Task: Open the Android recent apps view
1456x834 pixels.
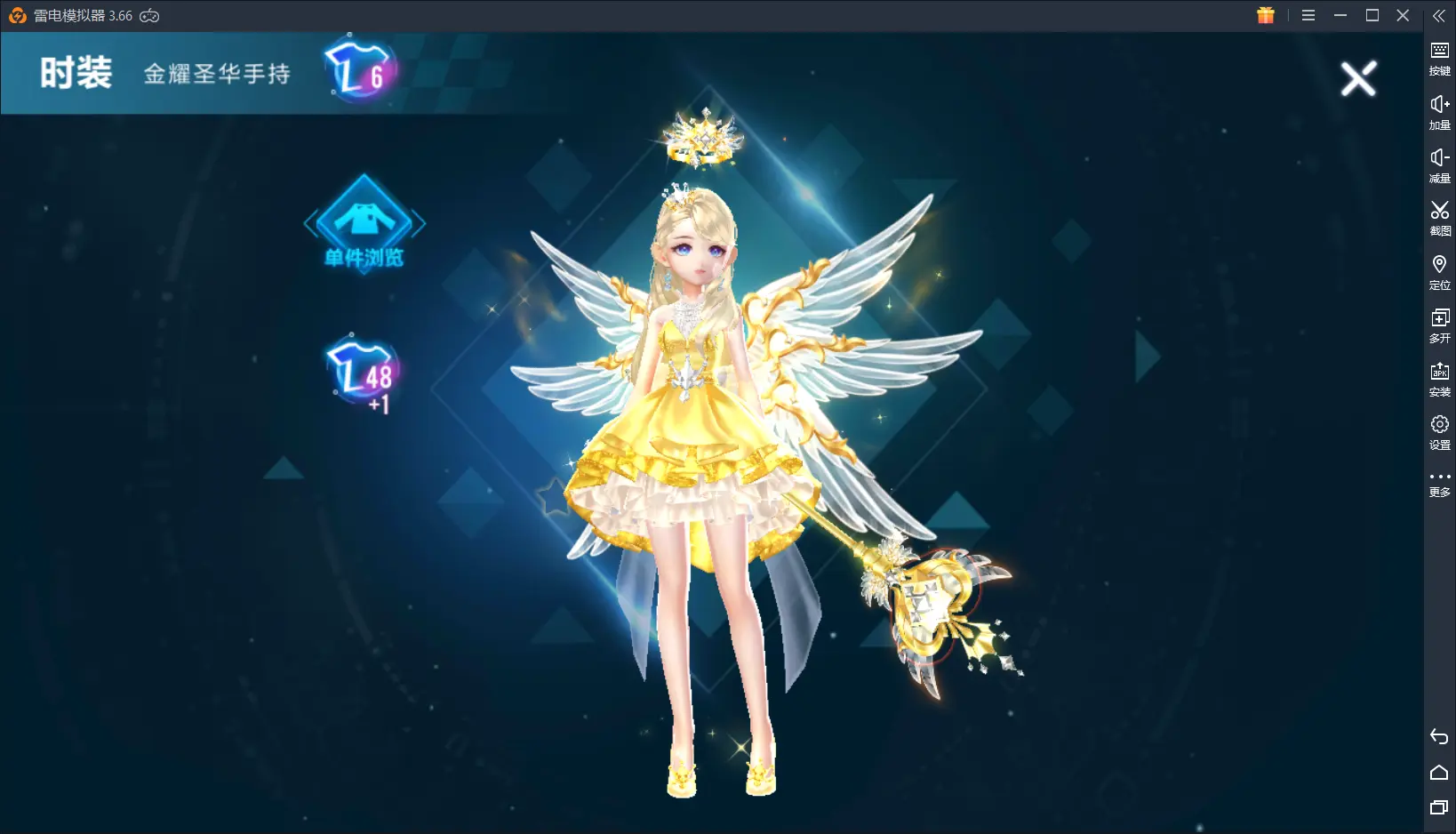Action: point(1439,807)
